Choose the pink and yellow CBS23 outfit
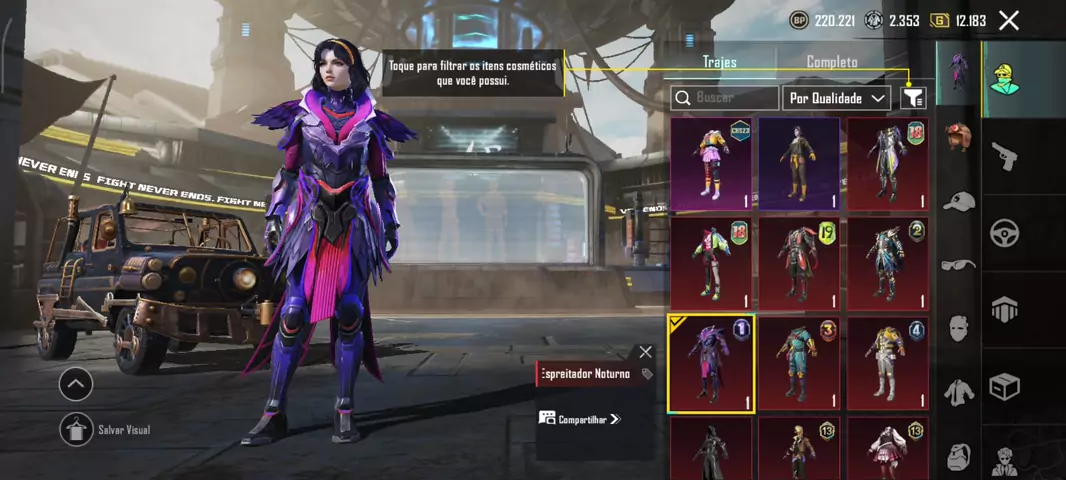Viewport: 1066px width, 480px height. click(x=710, y=164)
